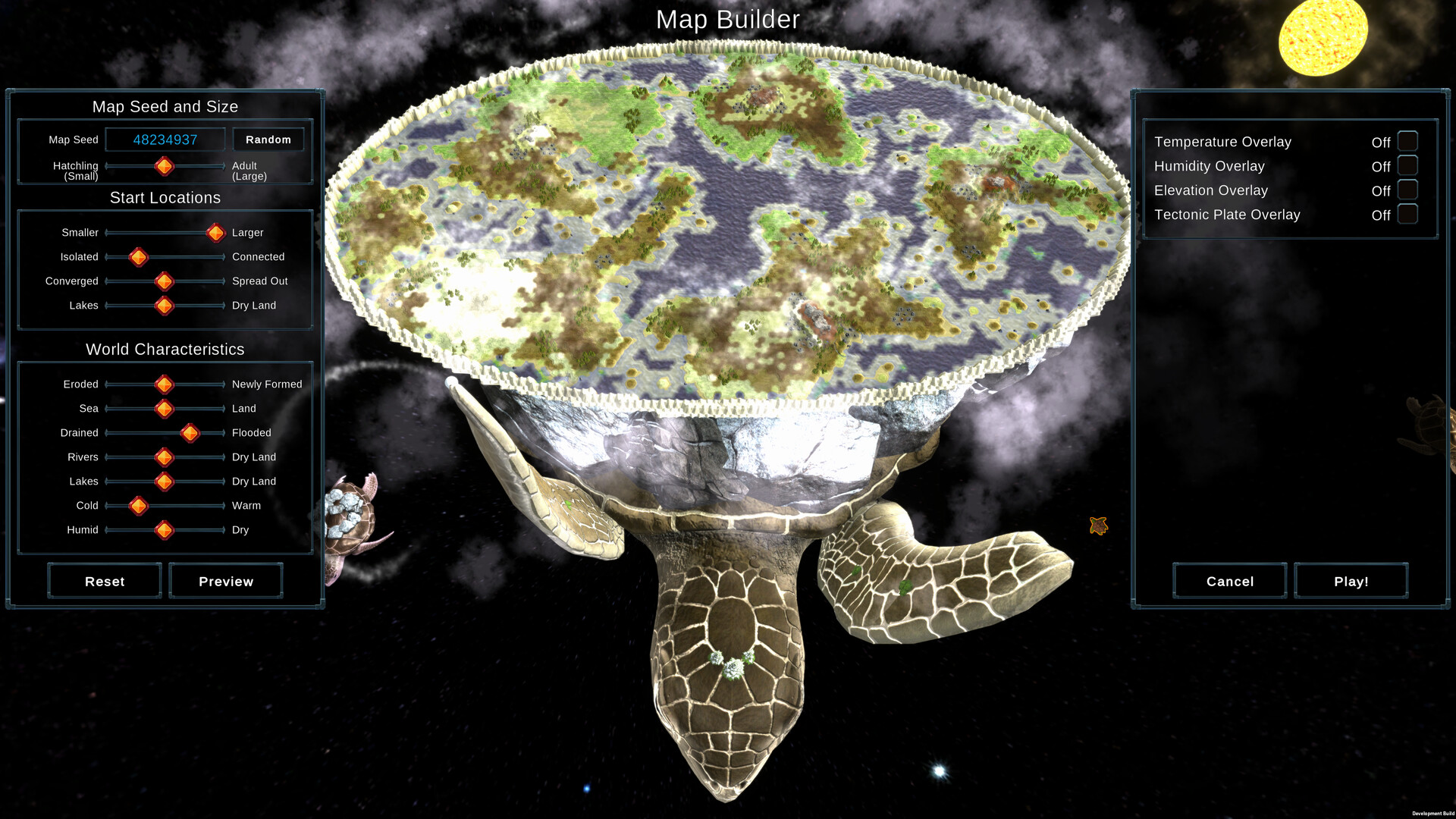Click the Converged-Spread Out slider handle

pos(164,281)
